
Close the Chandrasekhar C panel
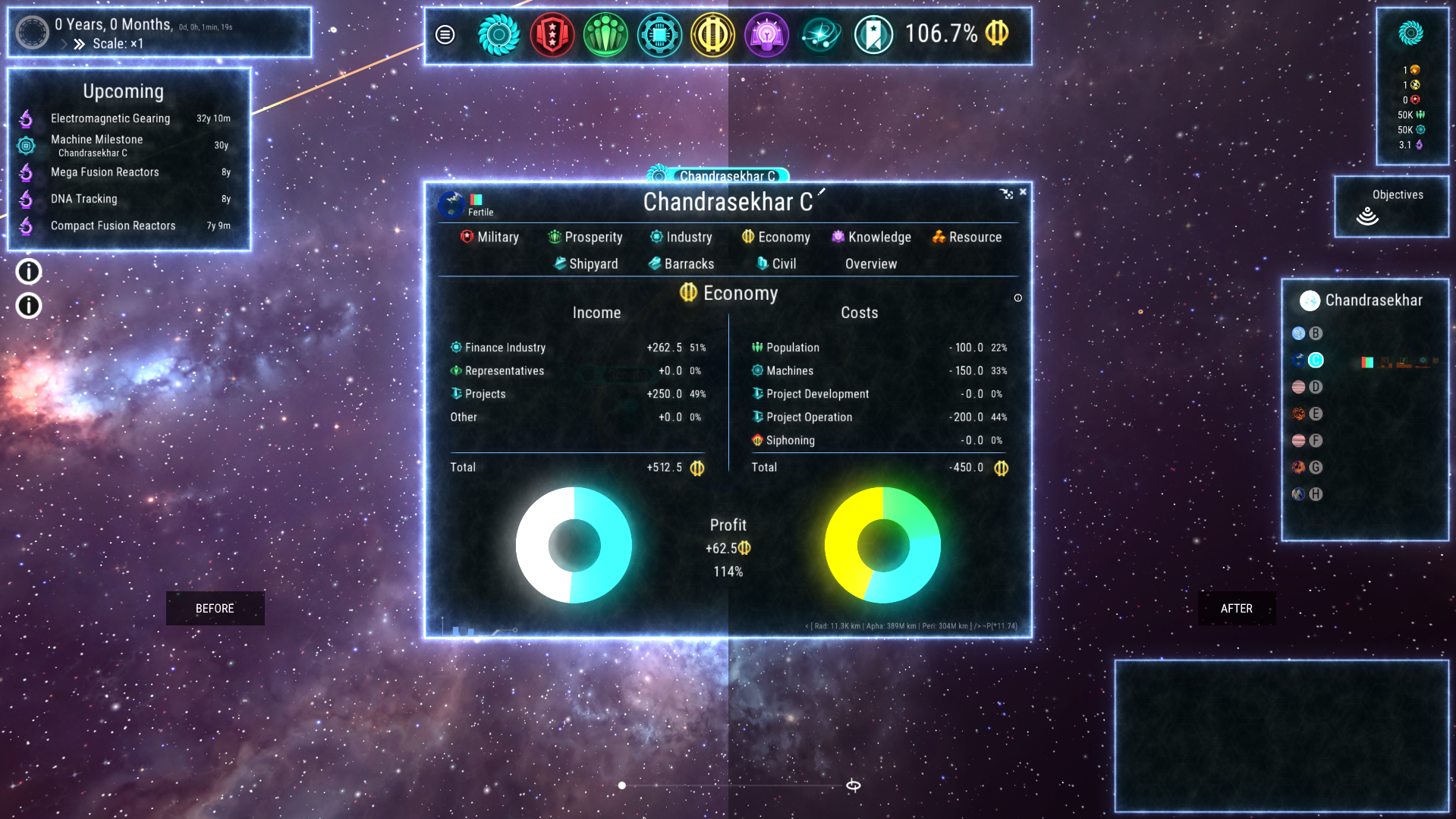(x=1023, y=192)
